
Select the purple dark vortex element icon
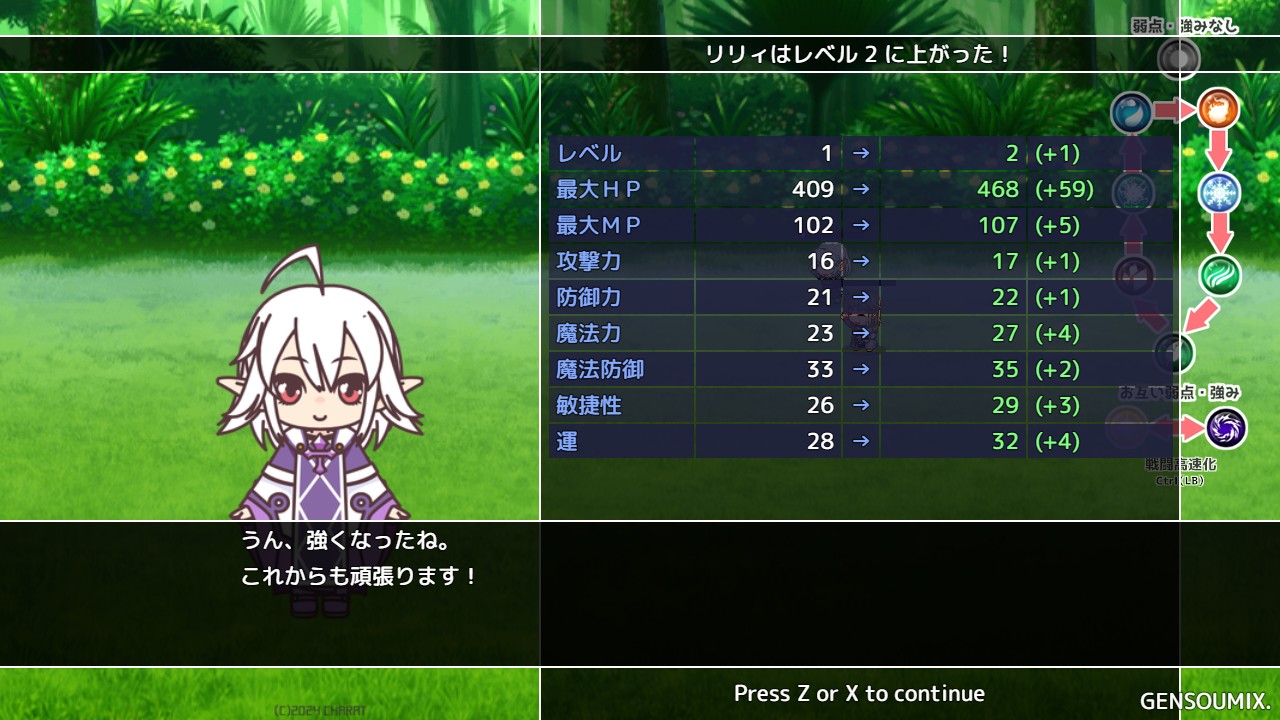coord(1225,428)
